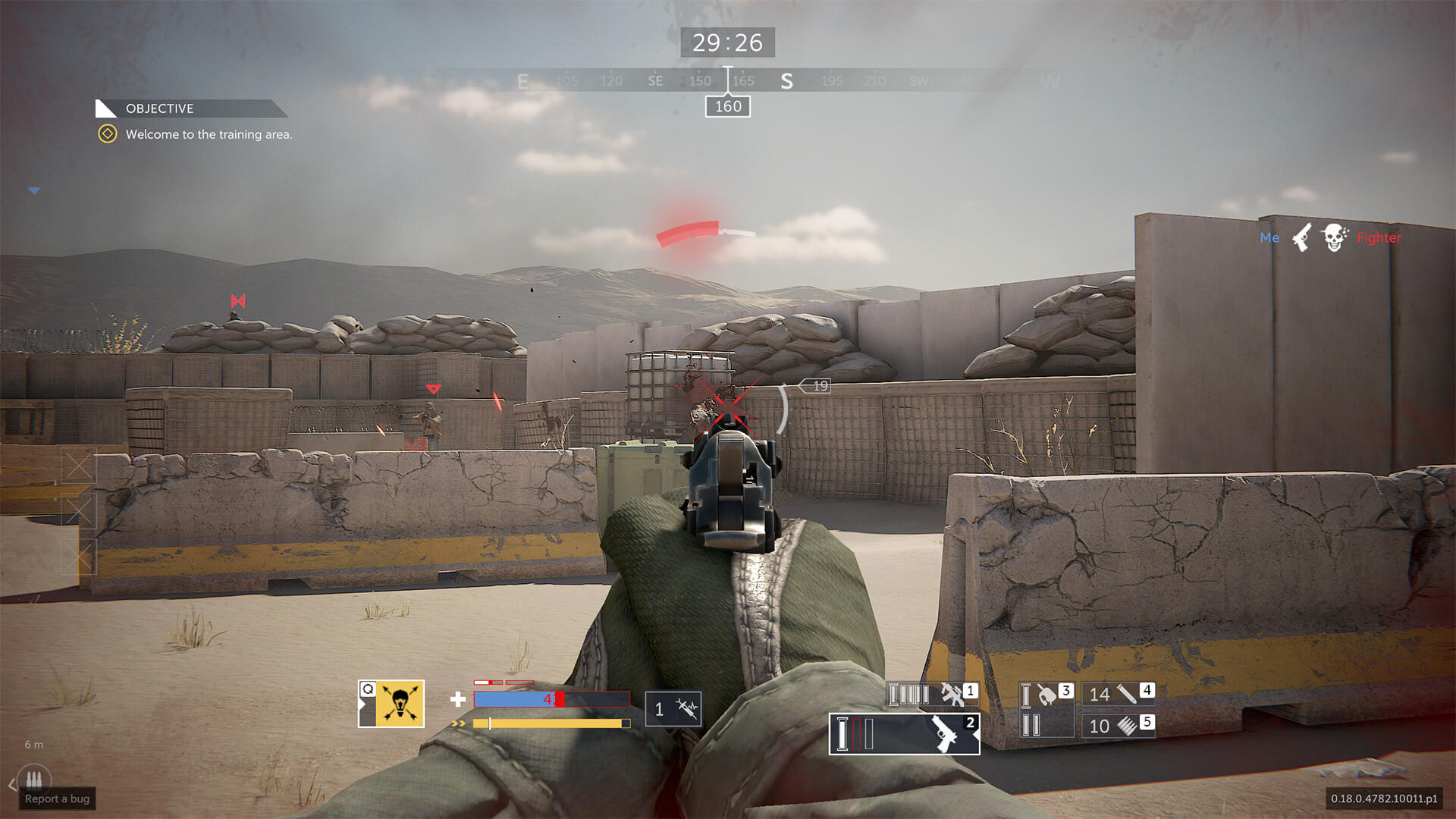
Task: Click the objective text Welcome to the training area
Action: pyautogui.click(x=209, y=134)
